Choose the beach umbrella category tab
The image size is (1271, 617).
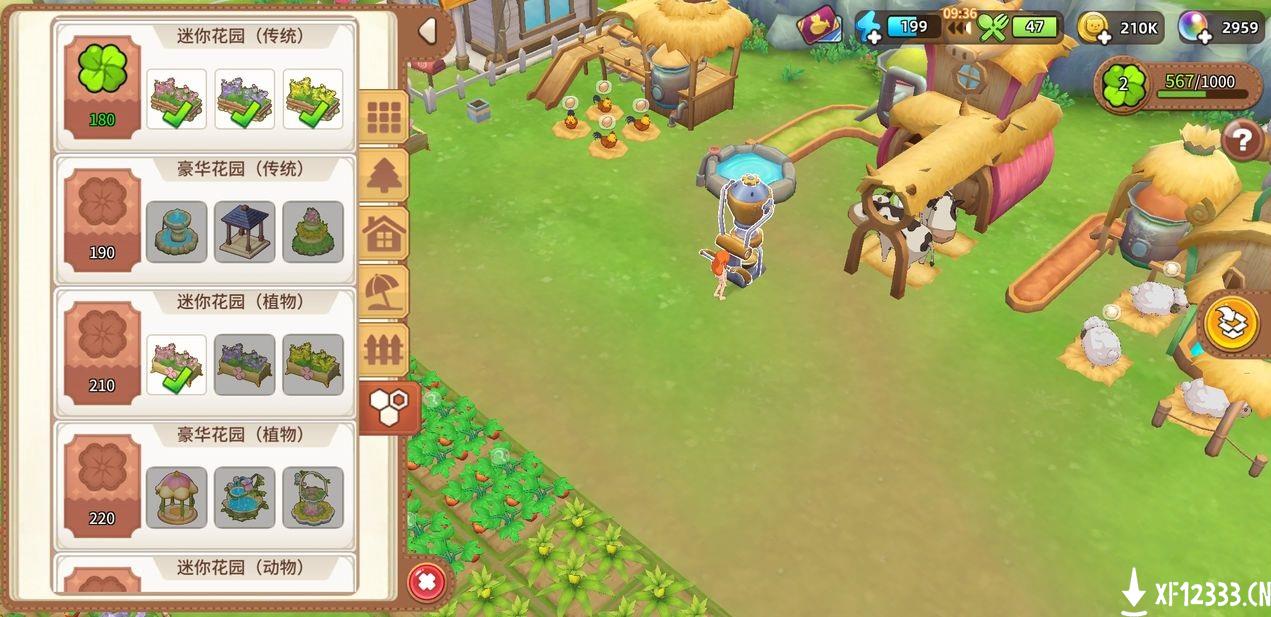[384, 292]
